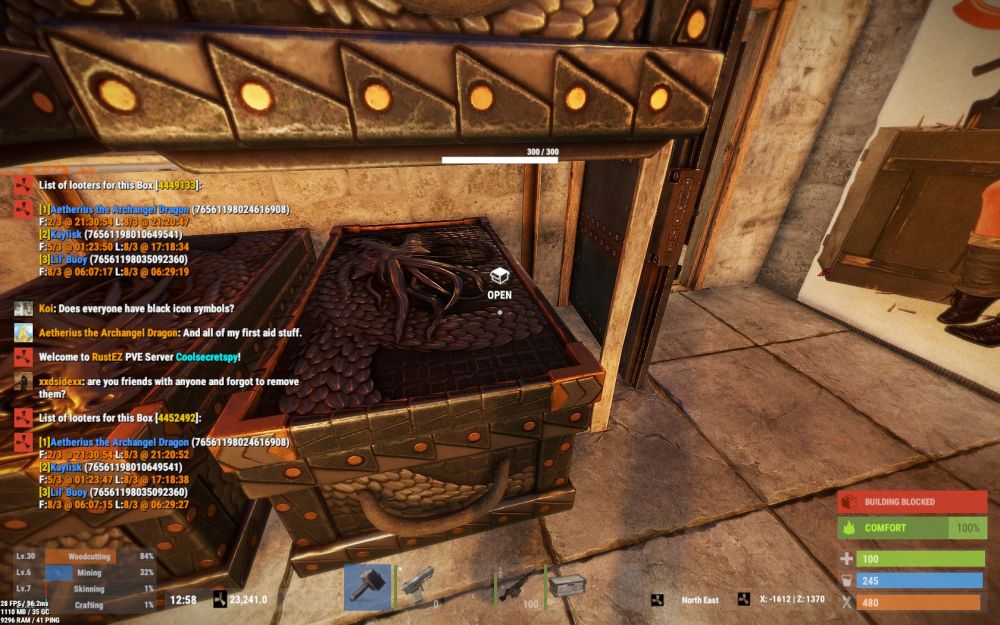Click Koi's chat avatar
The width and height of the screenshot is (1000, 625).
pyautogui.click(x=24, y=309)
